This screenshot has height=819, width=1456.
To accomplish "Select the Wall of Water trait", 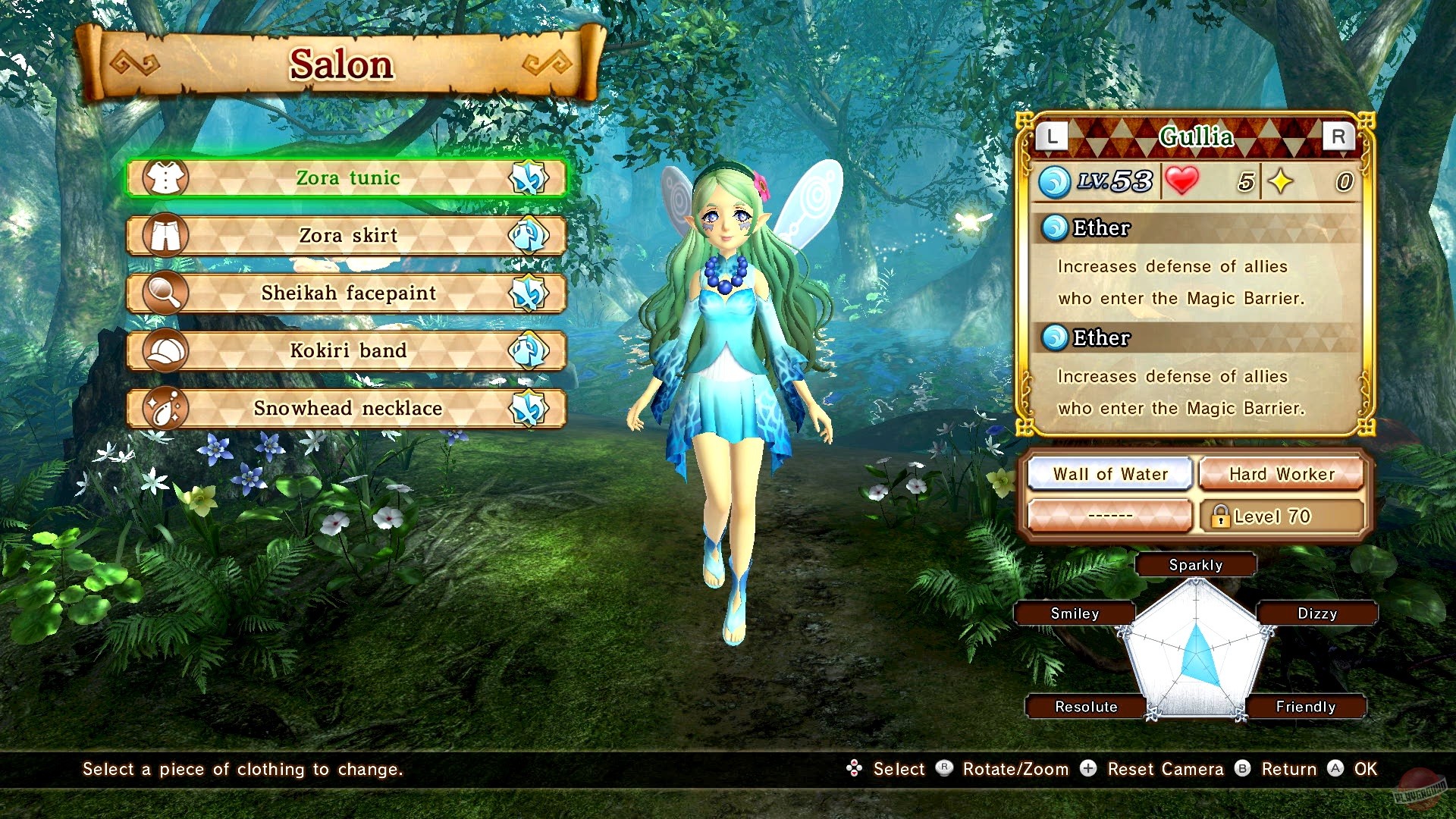I will [1109, 474].
